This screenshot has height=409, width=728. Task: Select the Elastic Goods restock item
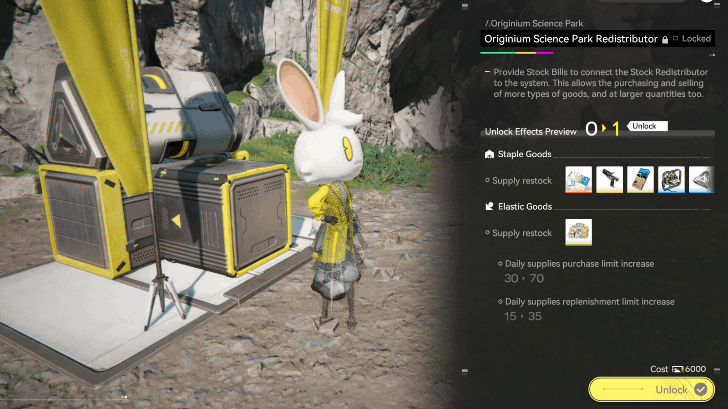pyautogui.click(x=579, y=232)
